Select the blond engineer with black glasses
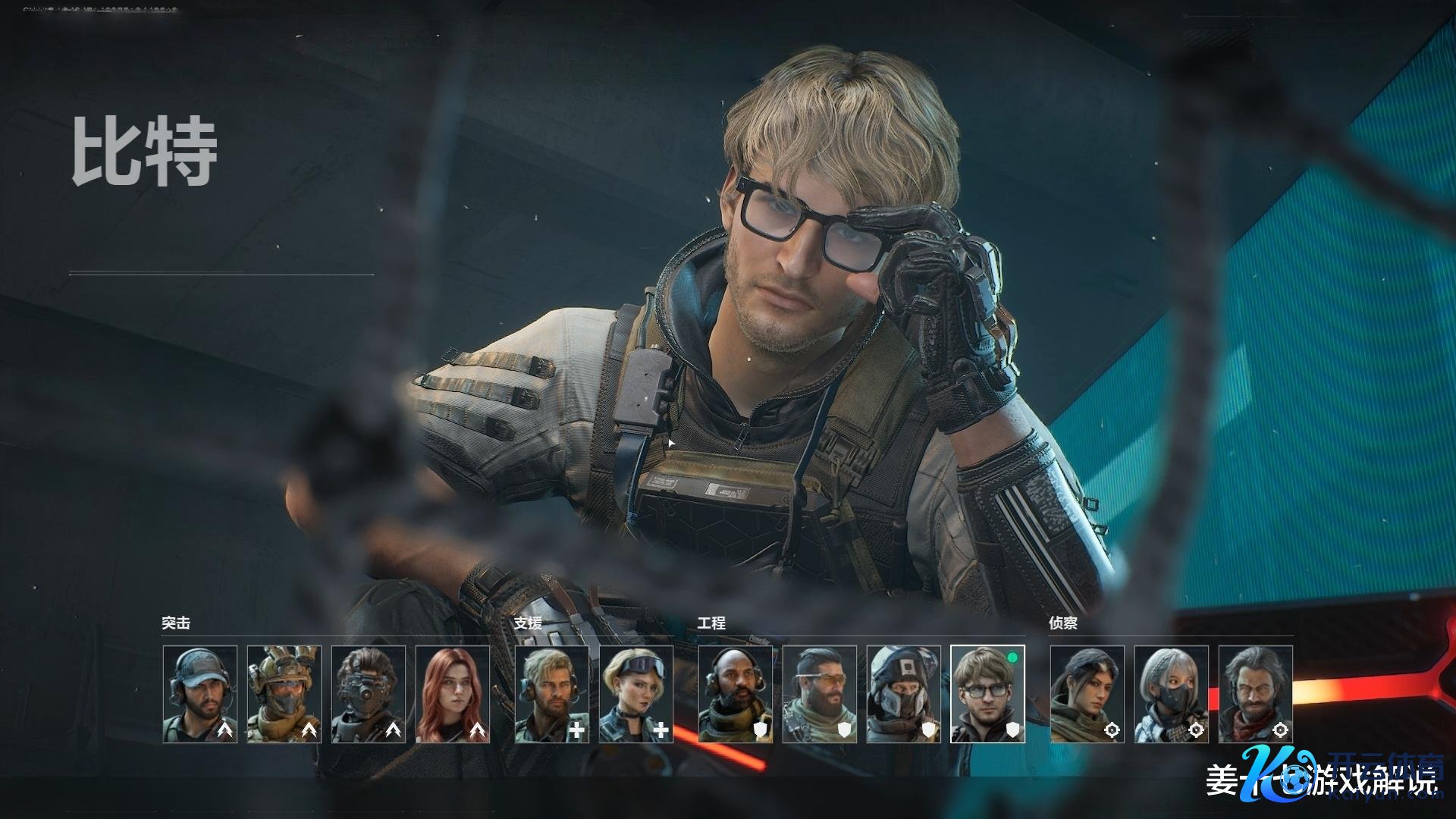 pos(987,694)
